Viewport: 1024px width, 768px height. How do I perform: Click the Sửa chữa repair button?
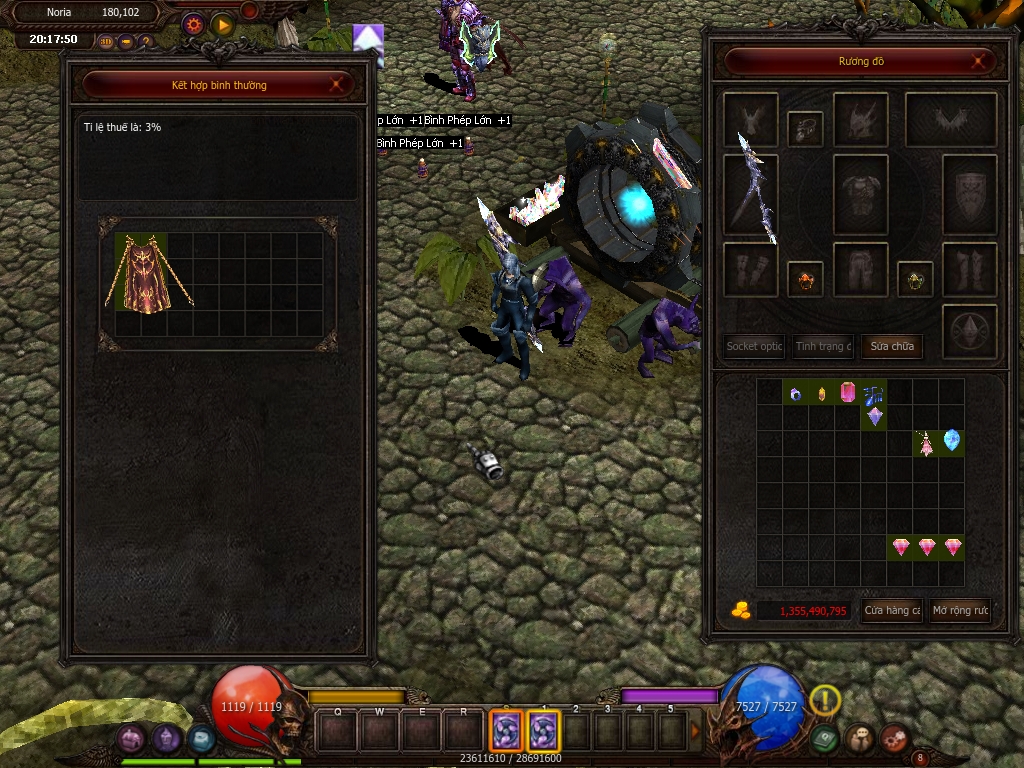pos(891,346)
